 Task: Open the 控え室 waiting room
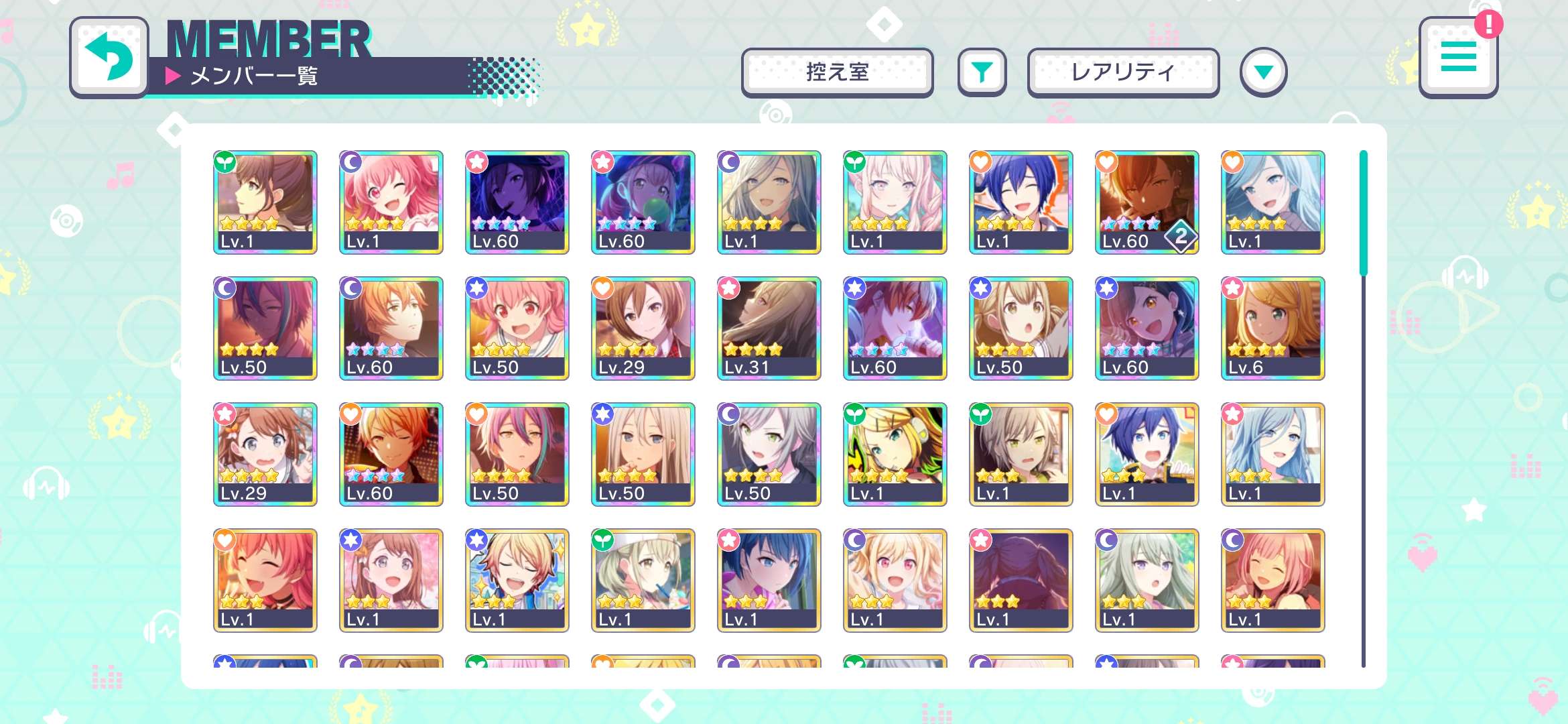(837, 72)
